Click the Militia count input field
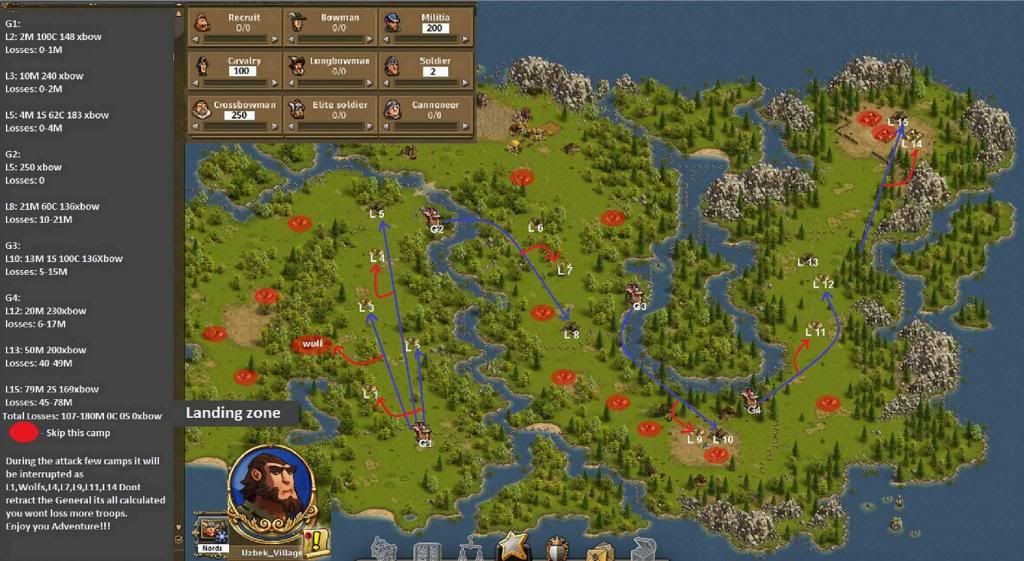 434,28
